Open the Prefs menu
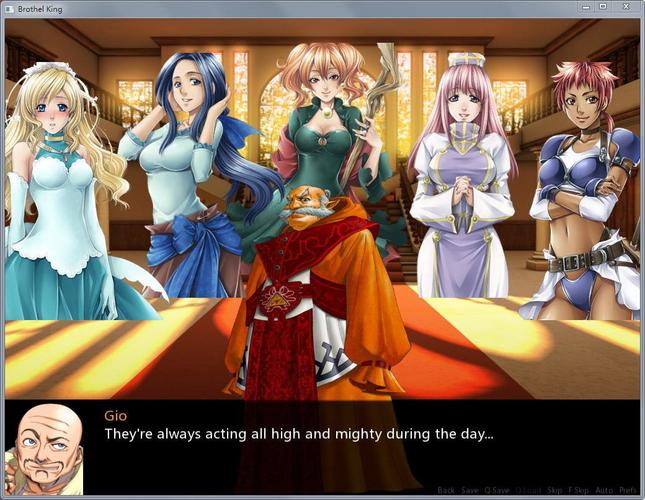The height and width of the screenshot is (500, 645). pos(628,490)
